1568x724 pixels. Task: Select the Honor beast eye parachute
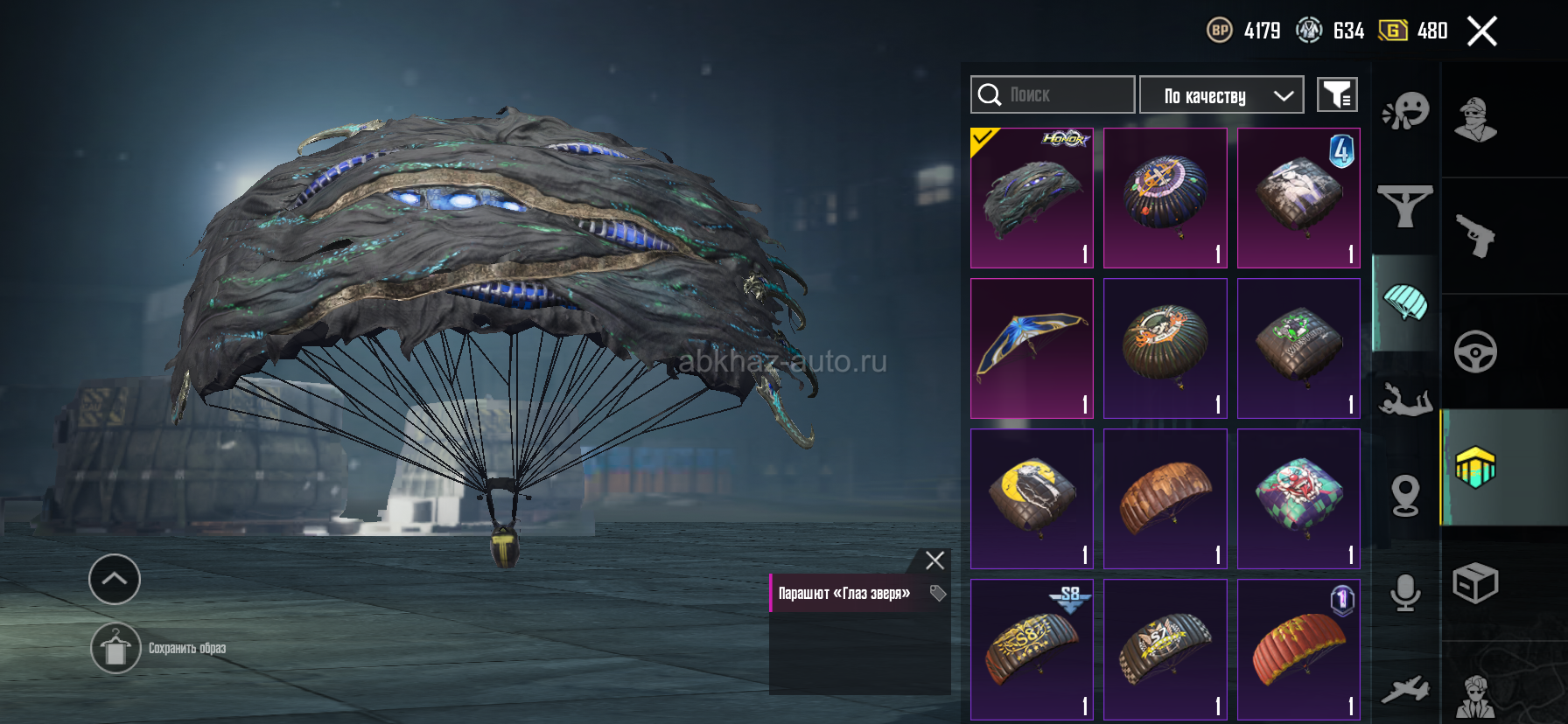[x=1032, y=198]
